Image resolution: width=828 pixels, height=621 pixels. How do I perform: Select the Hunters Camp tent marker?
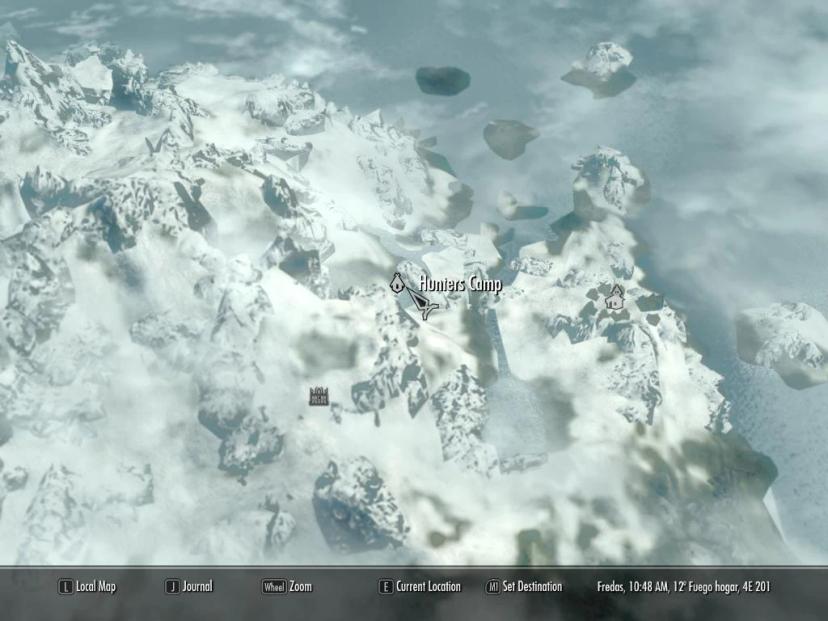click(397, 284)
